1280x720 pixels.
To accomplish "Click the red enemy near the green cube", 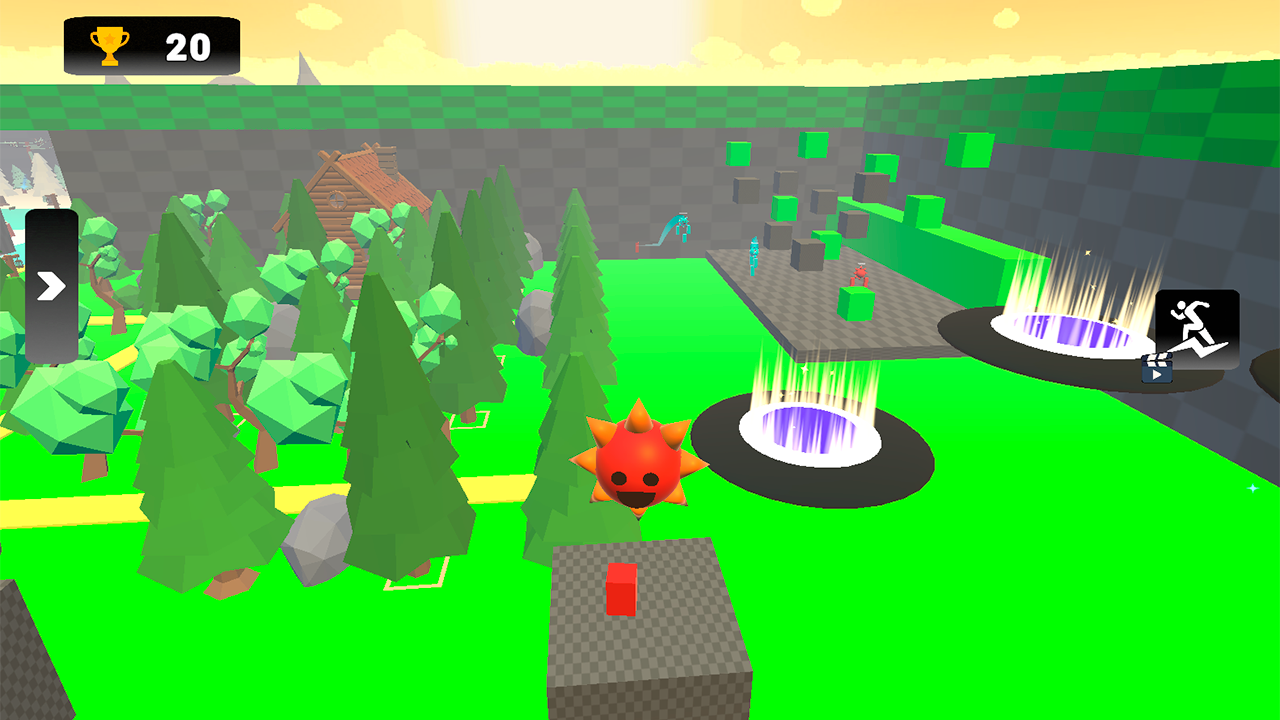I will 860,274.
